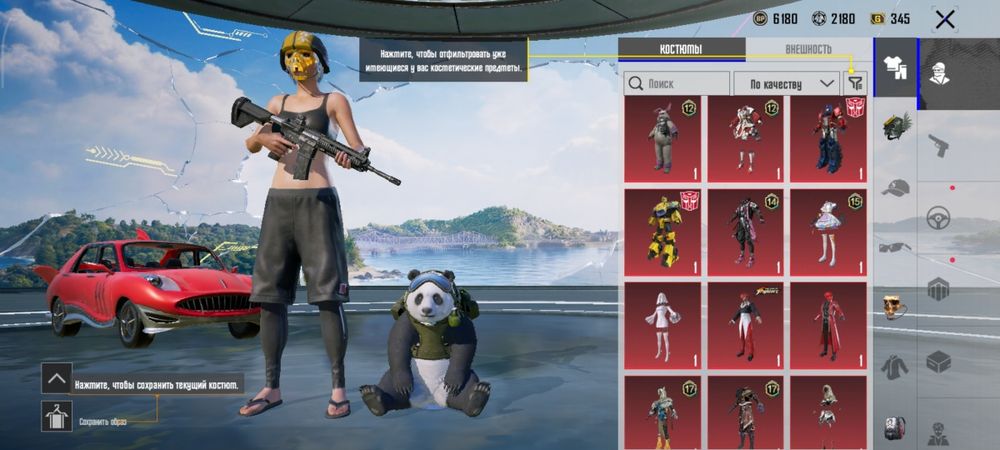1000x450 pixels.
Task: Switch to the Внешность tab
Action: (x=808, y=49)
